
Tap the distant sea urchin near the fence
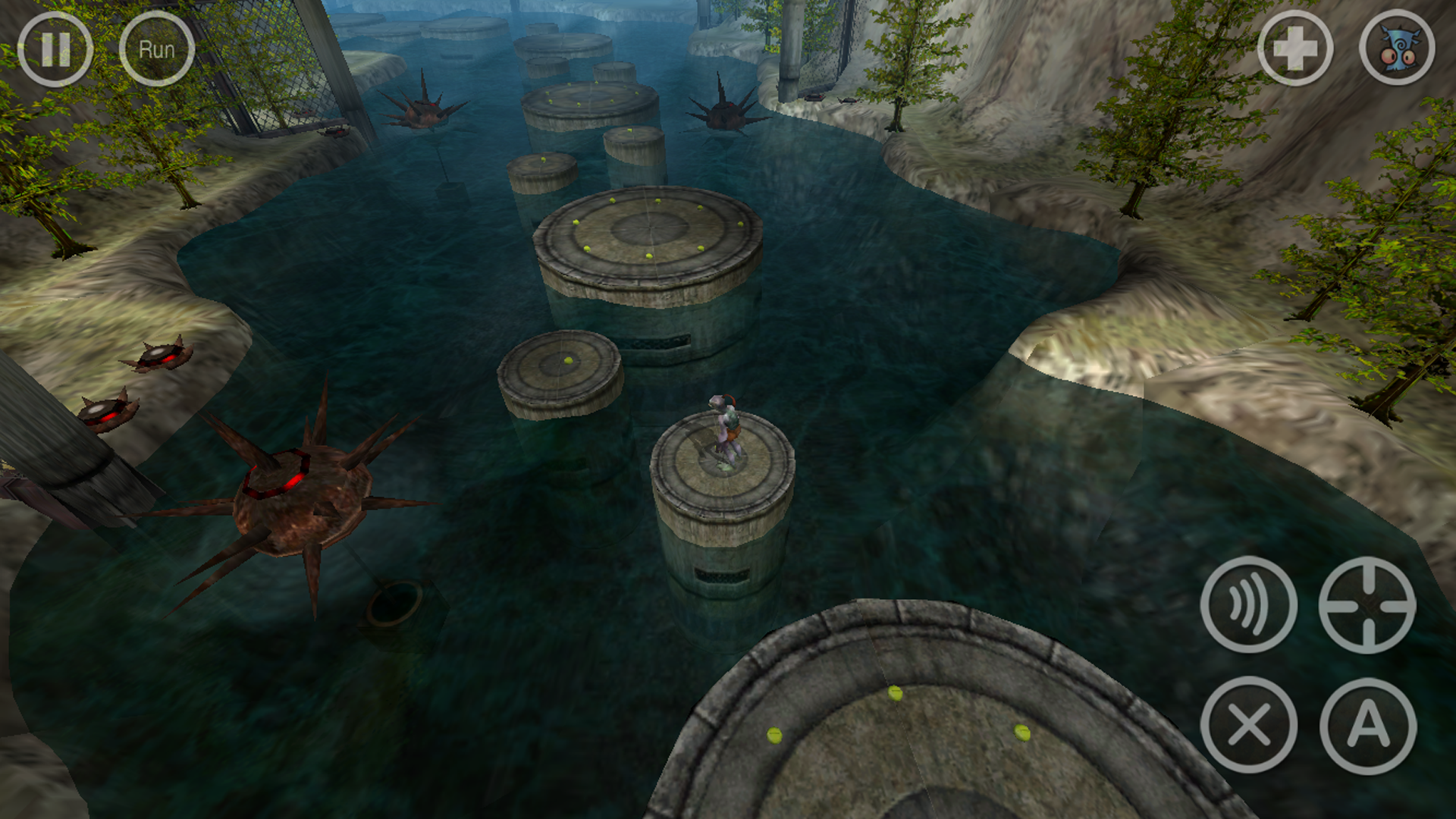pyautogui.click(x=425, y=114)
